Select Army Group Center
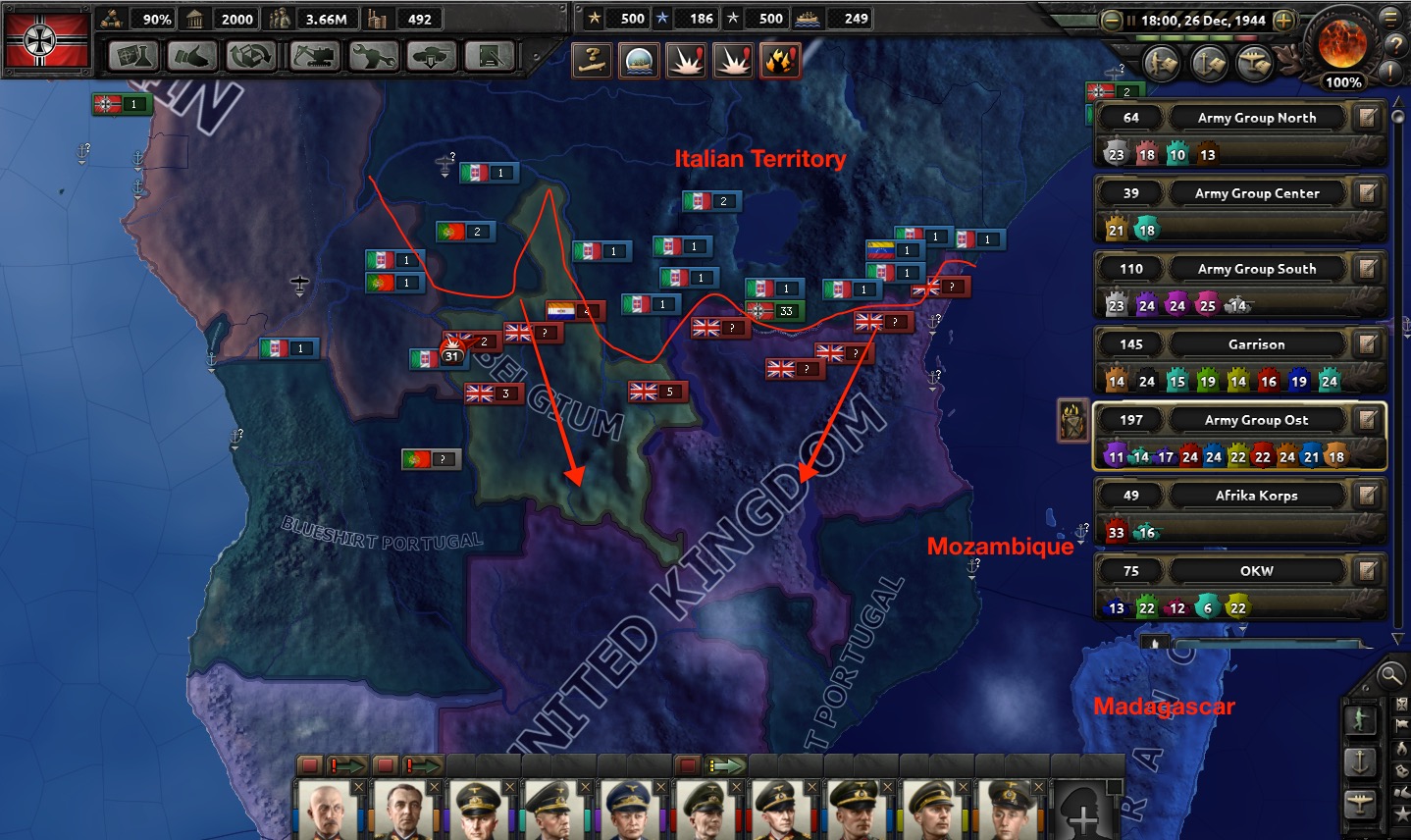 coord(1256,193)
